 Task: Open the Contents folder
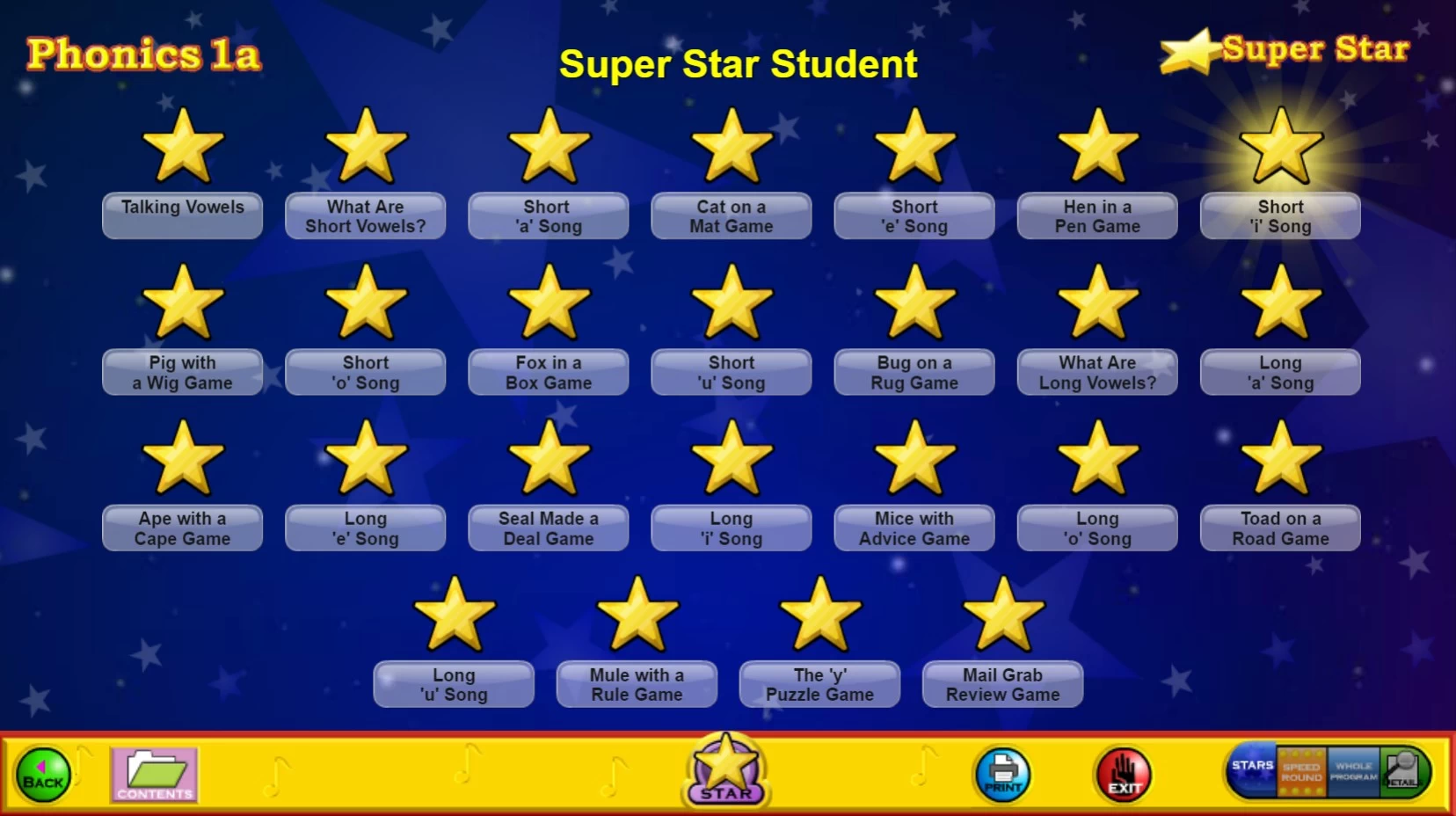(154, 775)
